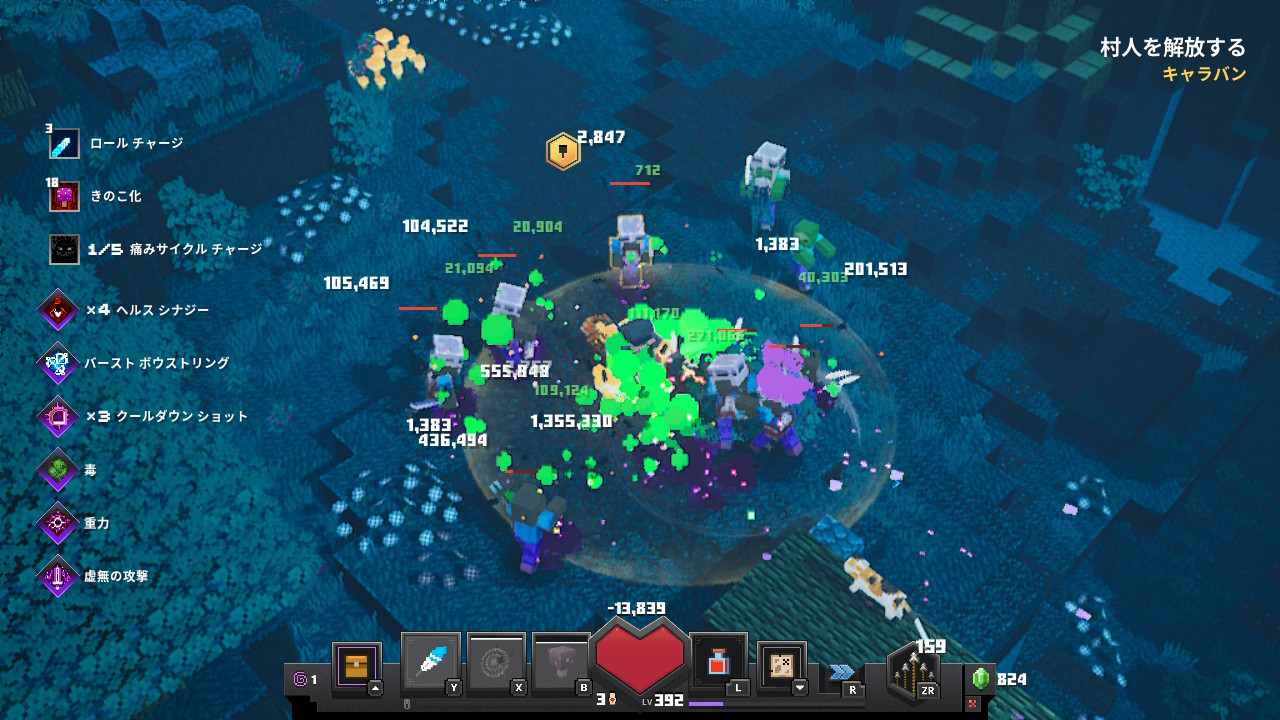Click the 虚無の攻撃 enchantment icon
This screenshot has width=1280, height=720.
[58, 576]
